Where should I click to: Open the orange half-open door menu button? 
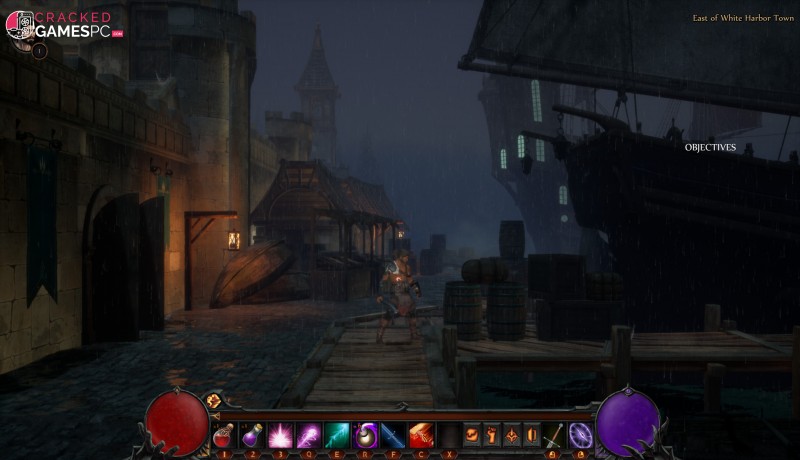click(x=531, y=435)
